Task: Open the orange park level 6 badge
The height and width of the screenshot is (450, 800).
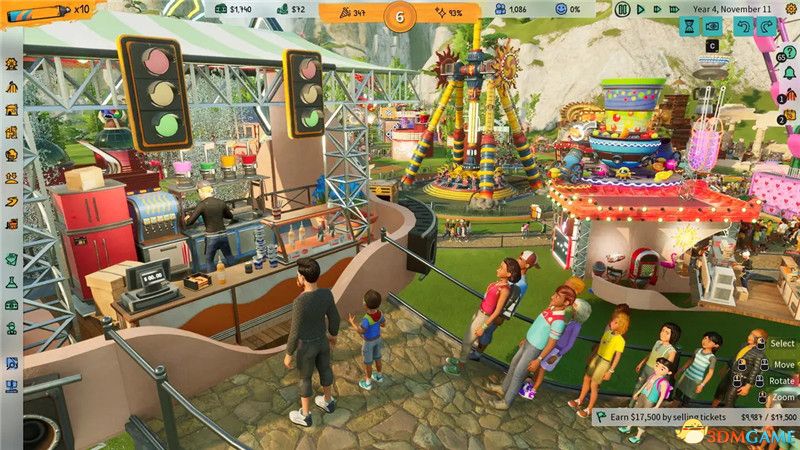Action: point(400,16)
